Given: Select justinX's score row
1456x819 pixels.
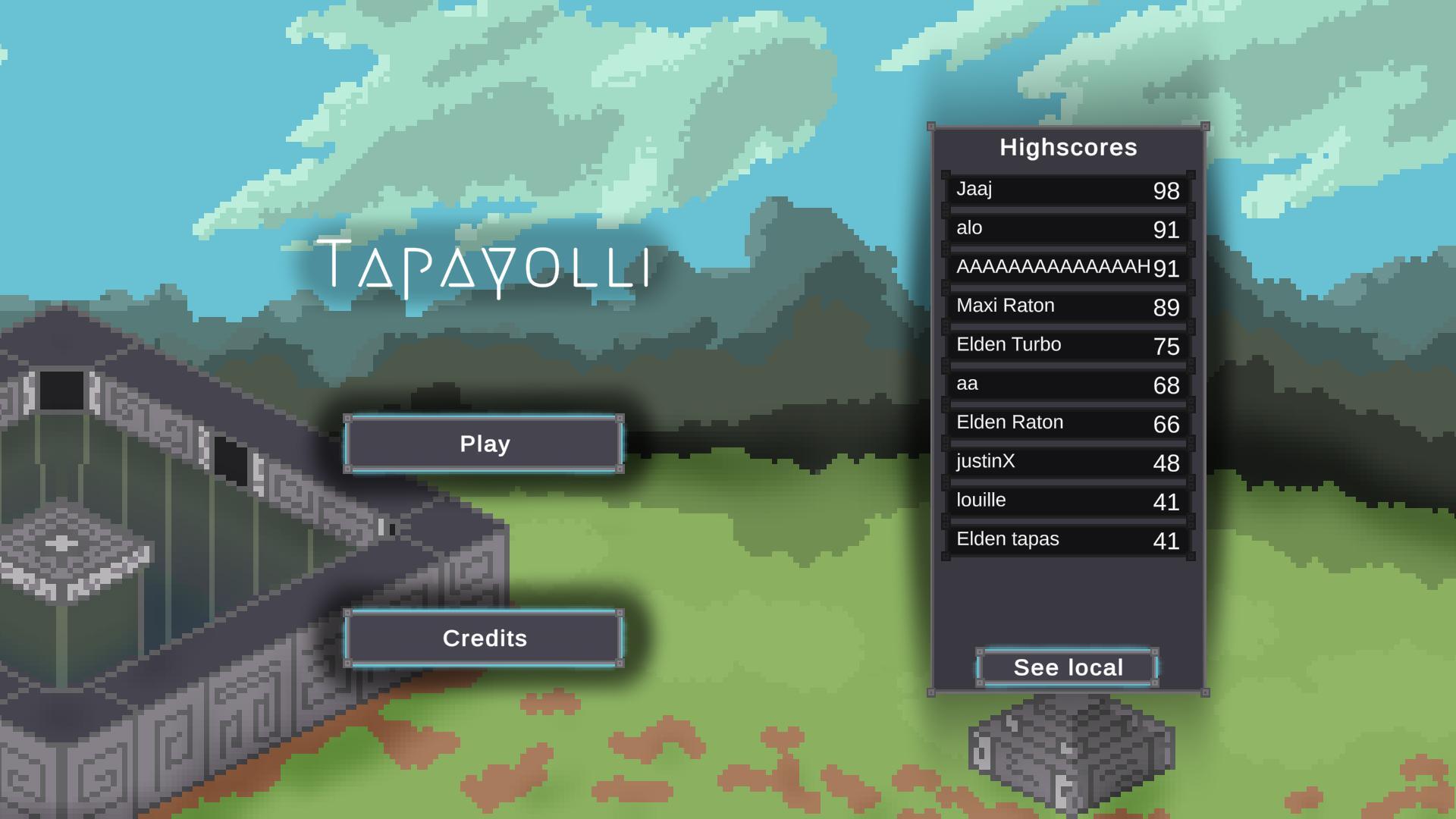Looking at the screenshot, I should pos(1062,461).
